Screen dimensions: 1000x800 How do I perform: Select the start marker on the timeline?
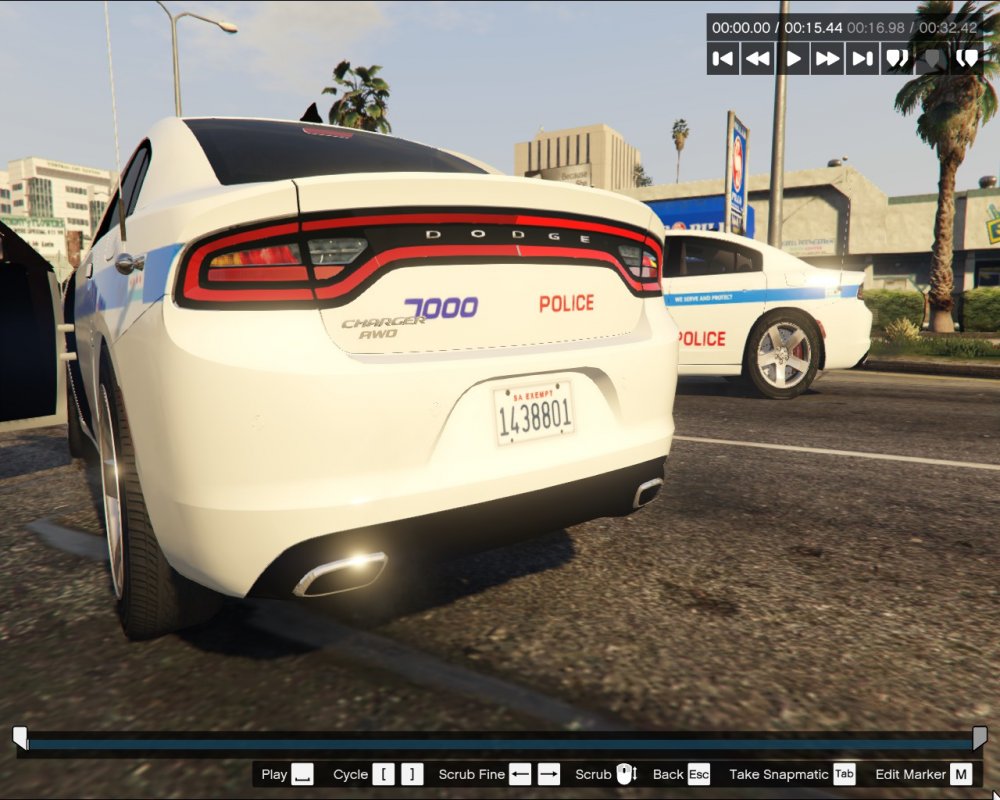tap(20, 738)
